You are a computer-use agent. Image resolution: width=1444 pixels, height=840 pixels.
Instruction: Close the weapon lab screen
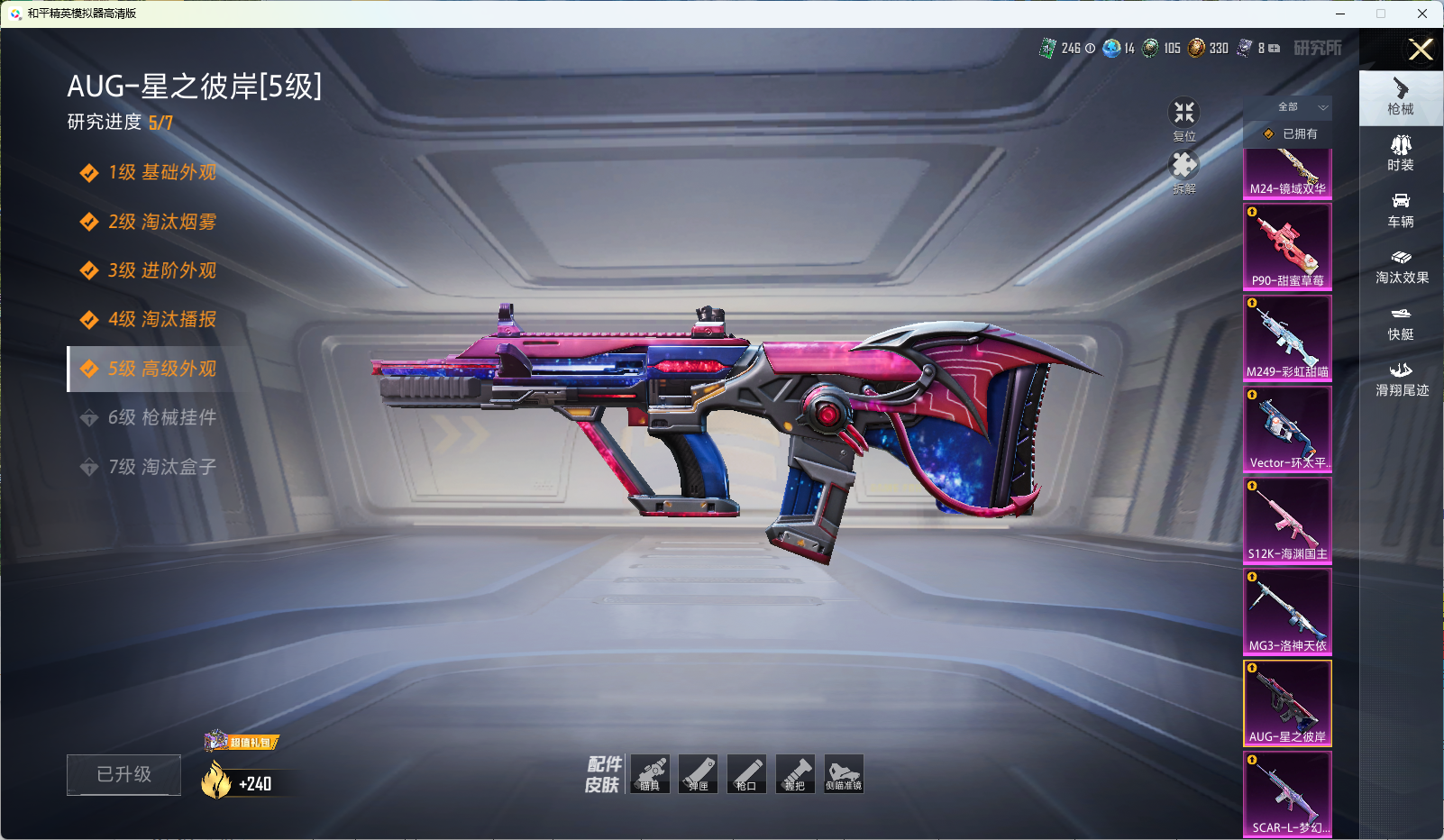1421,50
